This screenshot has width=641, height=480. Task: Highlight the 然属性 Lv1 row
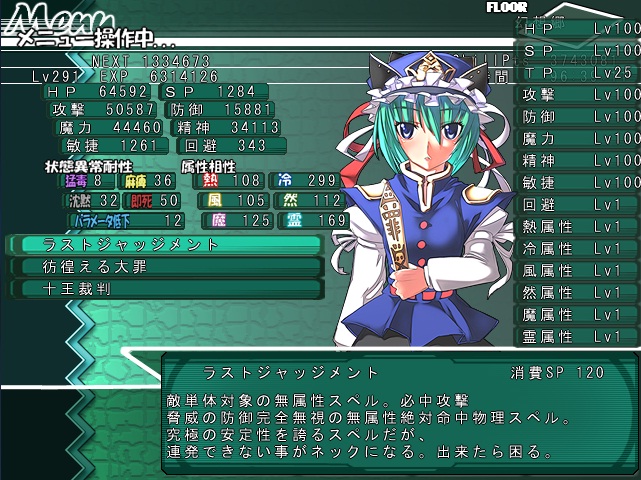tap(578, 292)
